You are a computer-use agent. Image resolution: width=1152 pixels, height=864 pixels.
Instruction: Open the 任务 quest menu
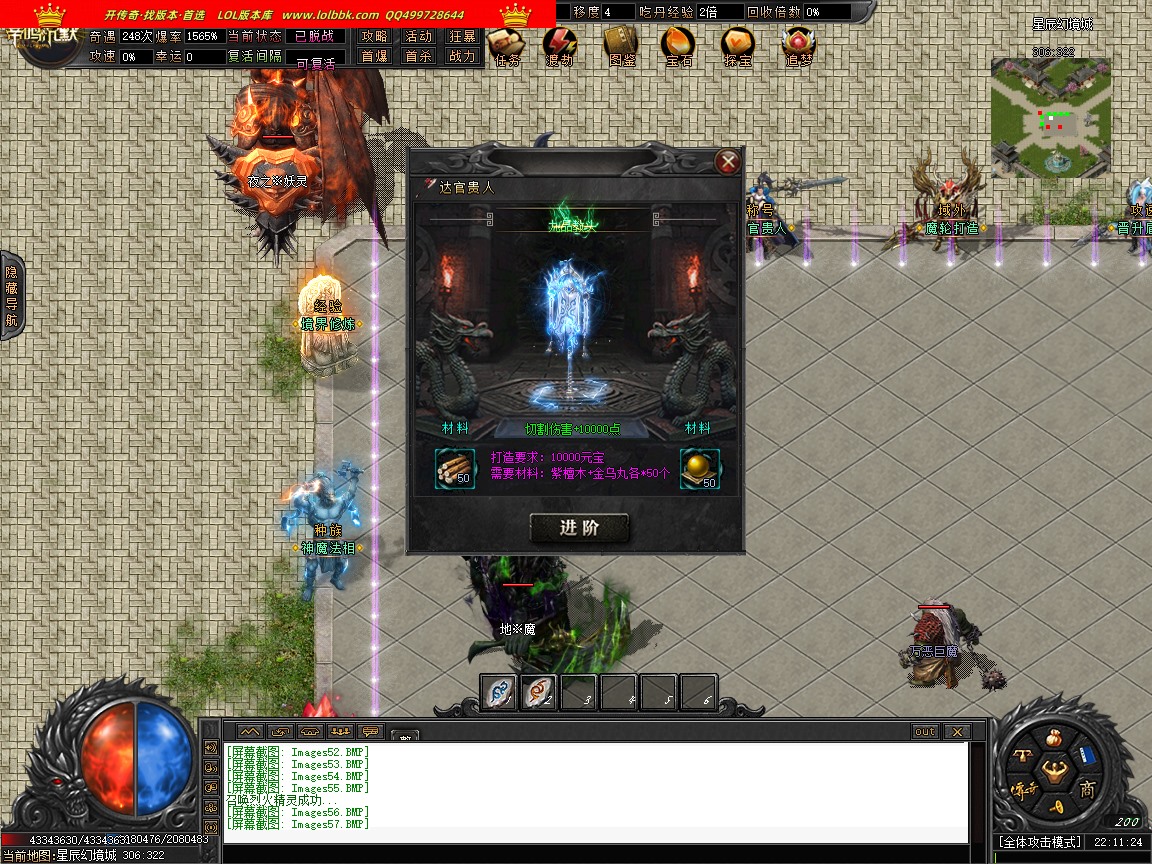tap(508, 45)
